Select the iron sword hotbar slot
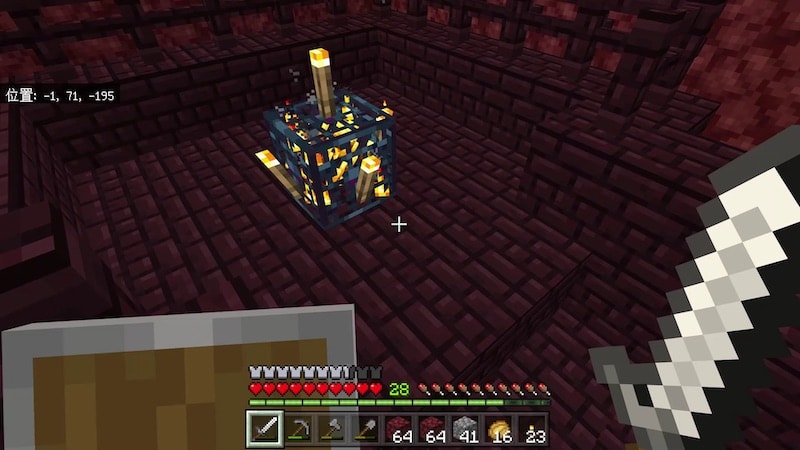 (264, 430)
